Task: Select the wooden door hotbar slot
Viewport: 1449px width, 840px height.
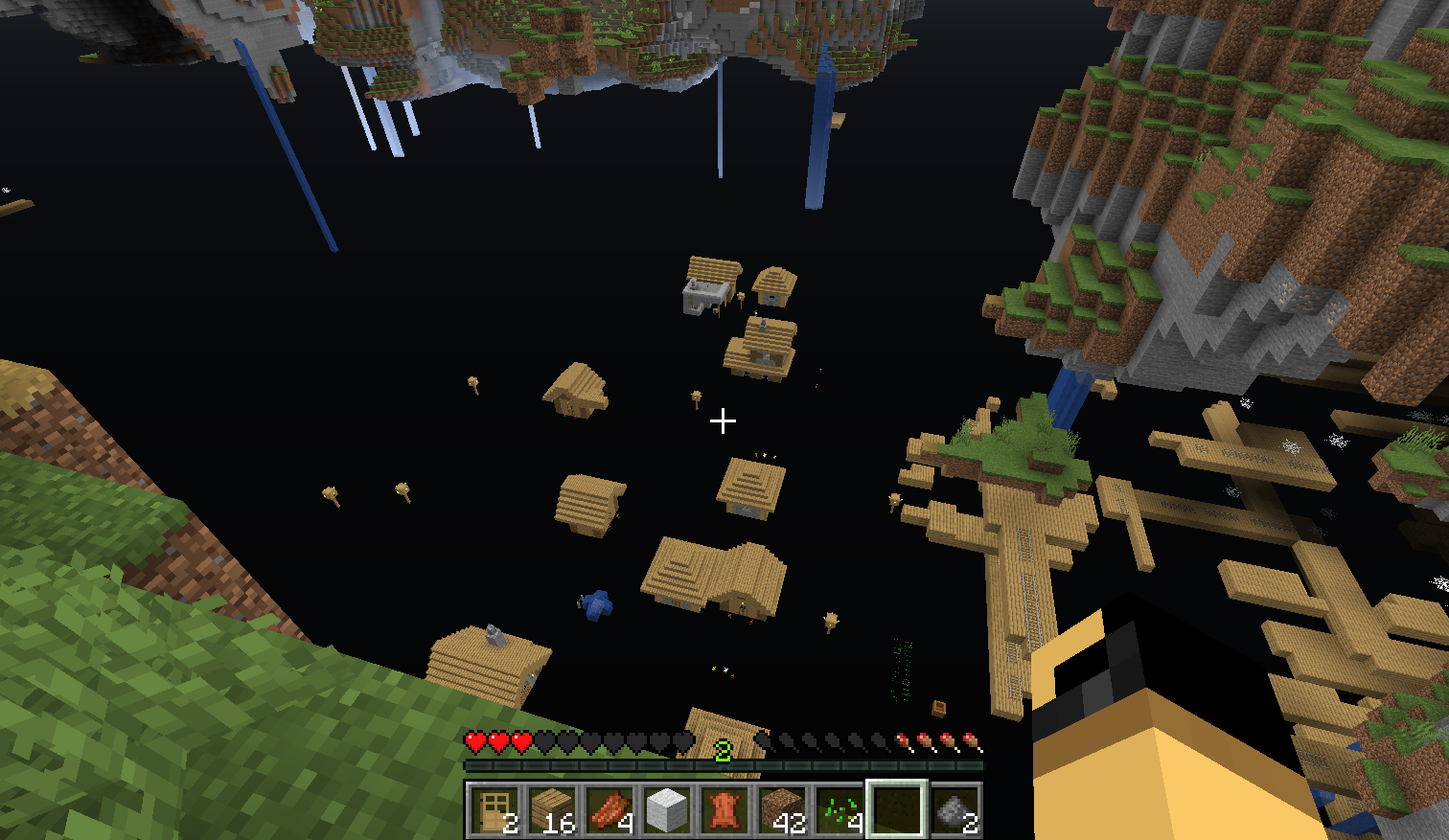Action: [494, 810]
